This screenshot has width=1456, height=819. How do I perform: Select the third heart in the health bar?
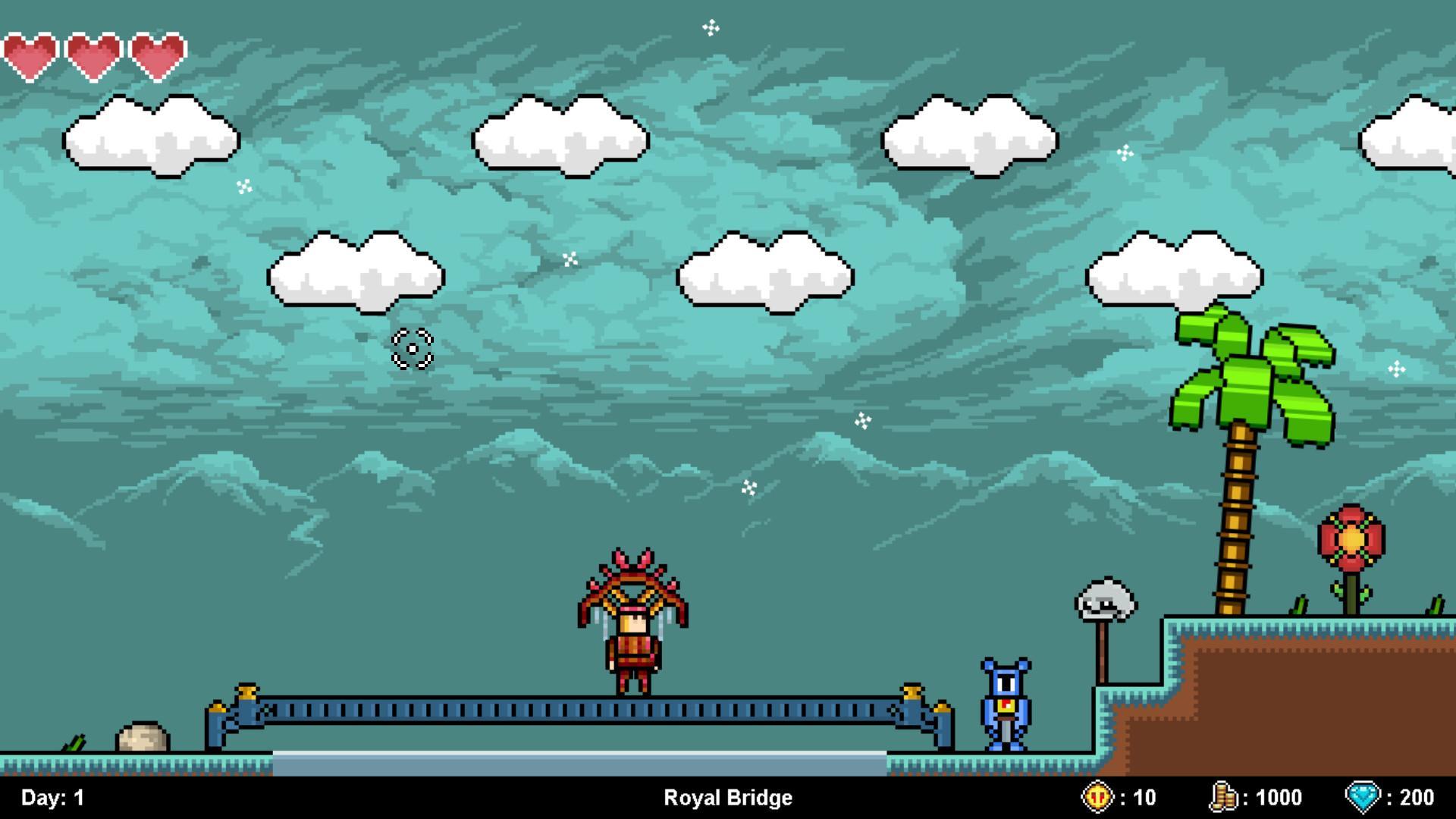(x=156, y=50)
